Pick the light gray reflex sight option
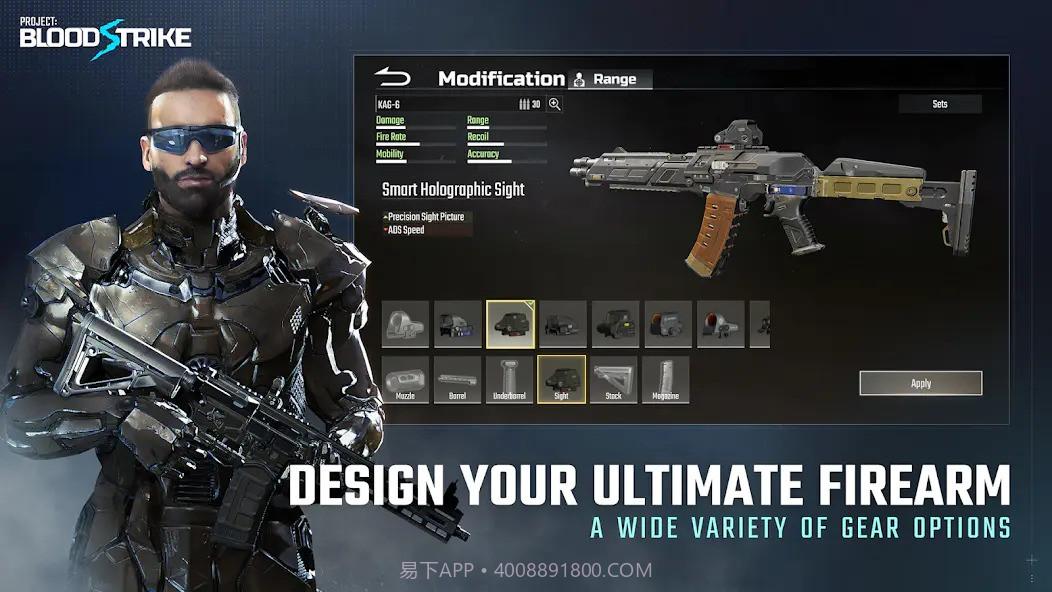This screenshot has width=1052, height=592. pos(405,324)
